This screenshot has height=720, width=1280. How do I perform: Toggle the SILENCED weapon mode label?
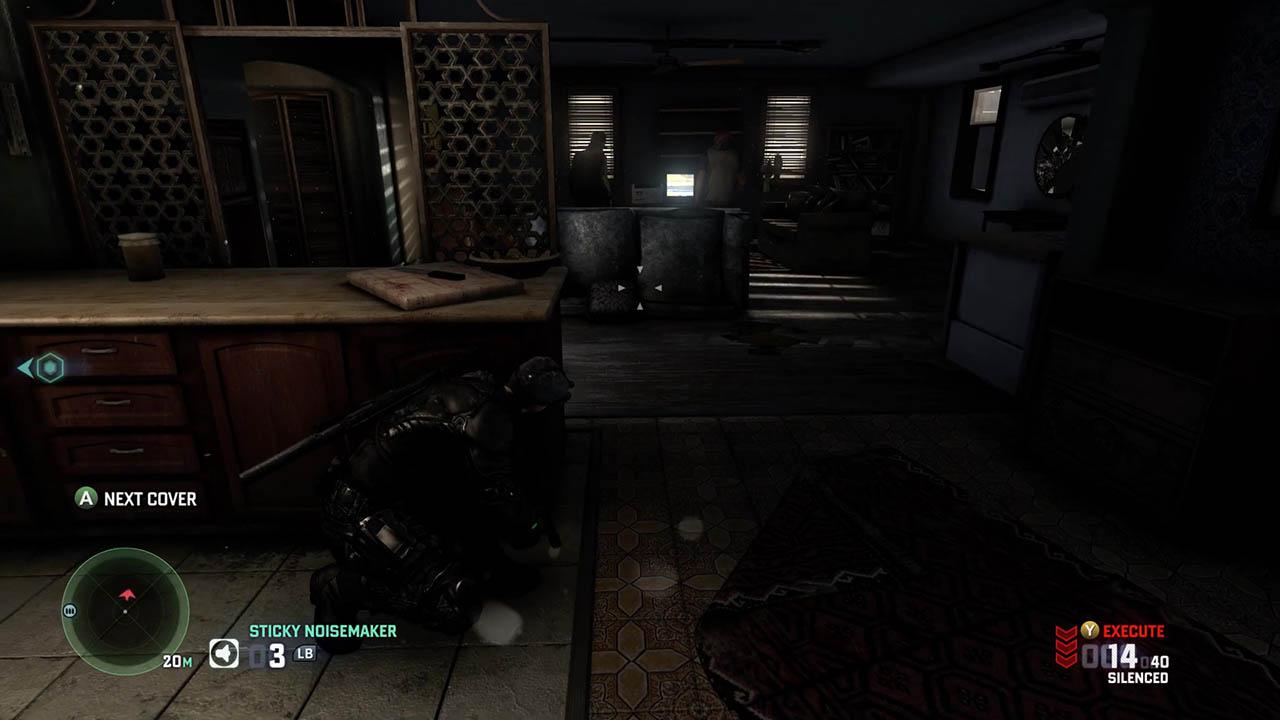pos(1138,676)
